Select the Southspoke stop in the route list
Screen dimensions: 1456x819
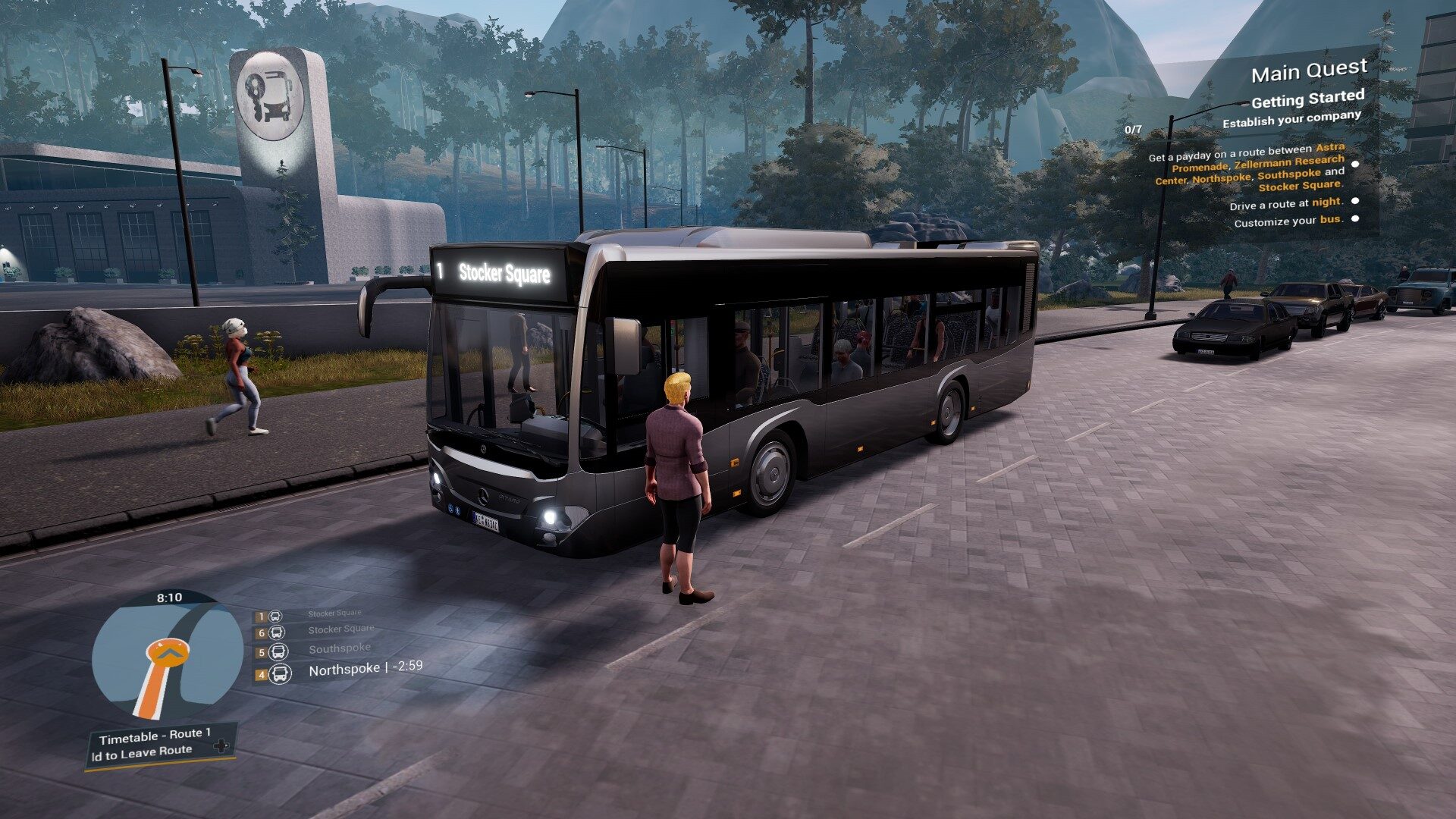click(339, 649)
